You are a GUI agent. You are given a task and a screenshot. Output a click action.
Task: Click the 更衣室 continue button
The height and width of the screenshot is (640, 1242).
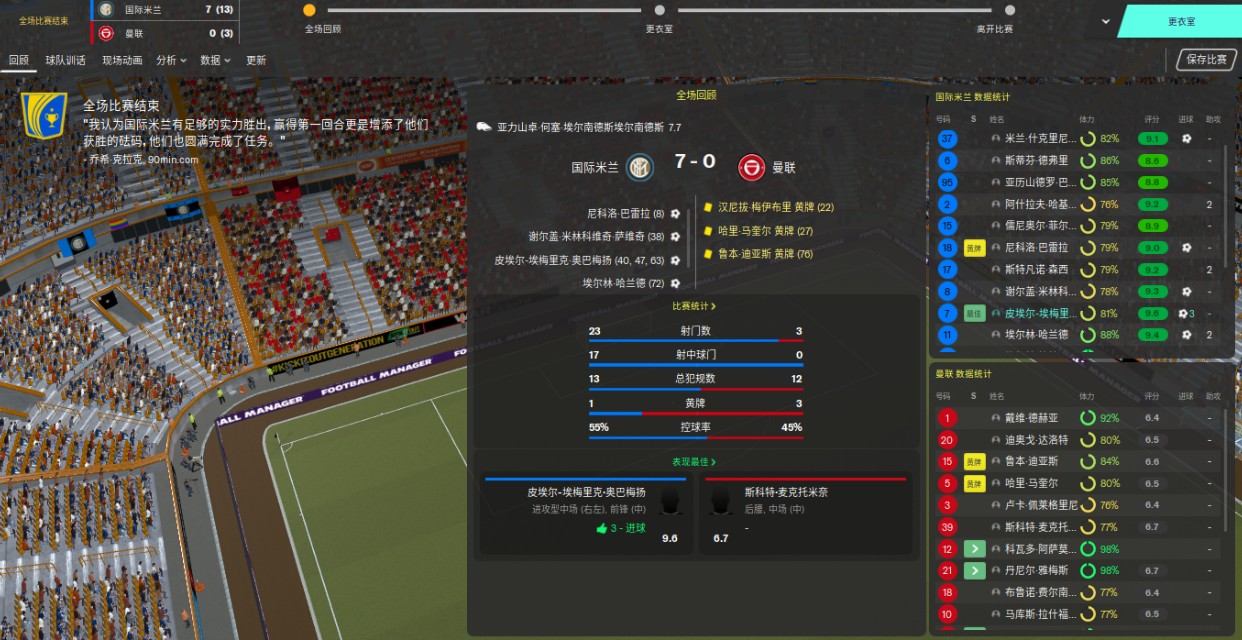[1181, 22]
